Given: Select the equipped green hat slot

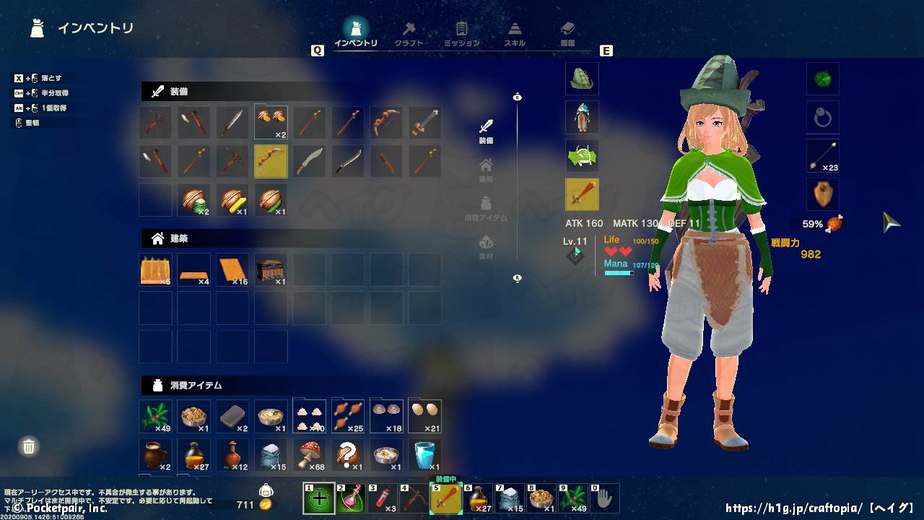Looking at the screenshot, I should tap(582, 79).
